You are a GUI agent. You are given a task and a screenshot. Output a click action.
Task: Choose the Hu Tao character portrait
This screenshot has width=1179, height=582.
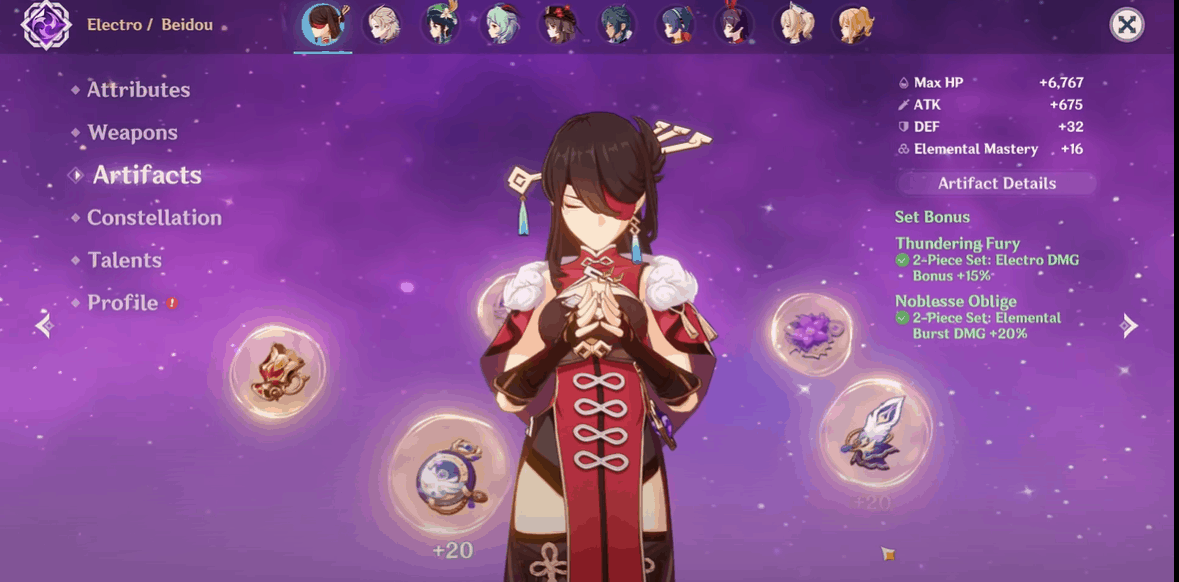[x=558, y=24]
